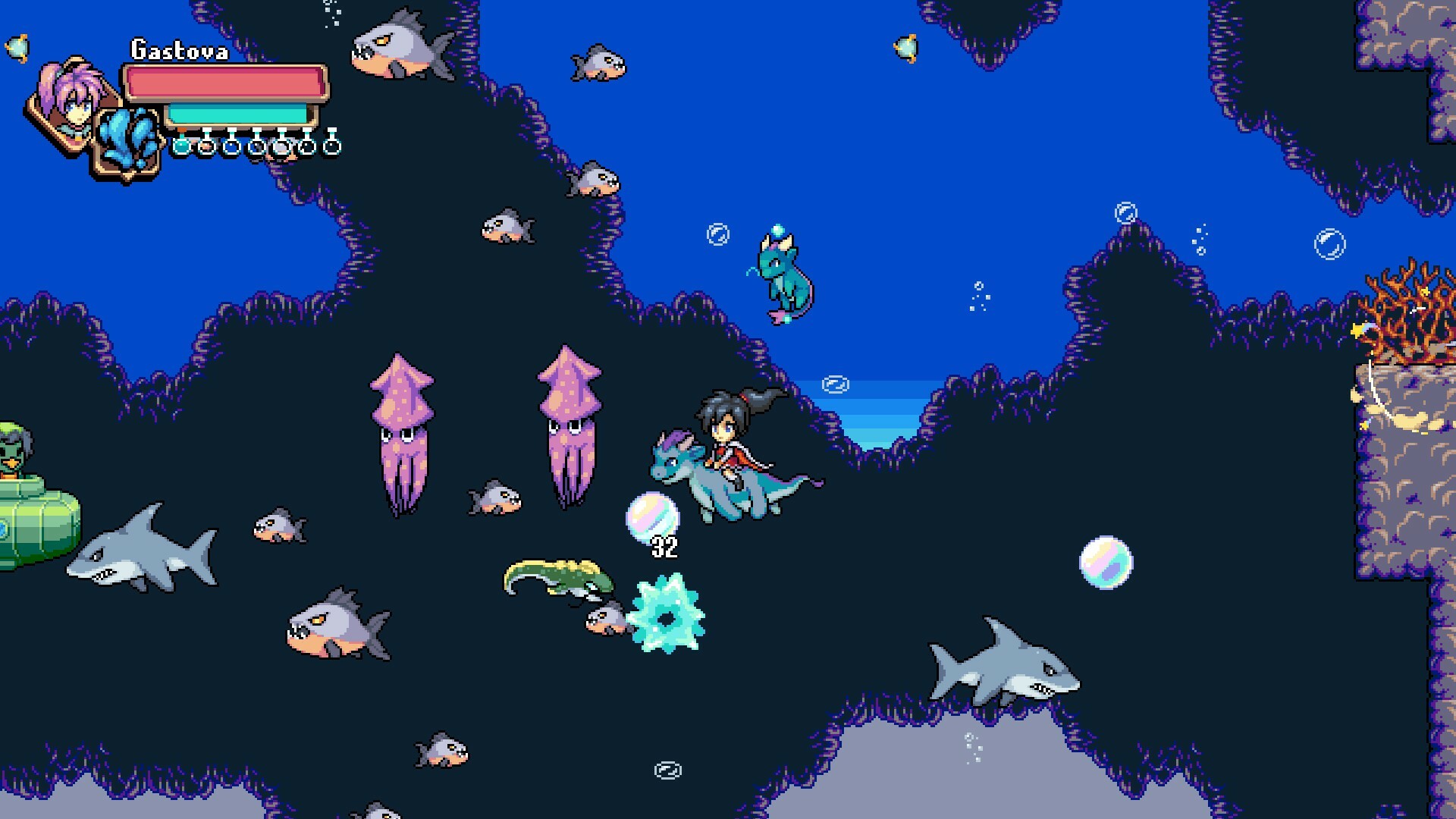1456x819 pixels.
Task: Click the third potion flask icon
Action: 231,146
